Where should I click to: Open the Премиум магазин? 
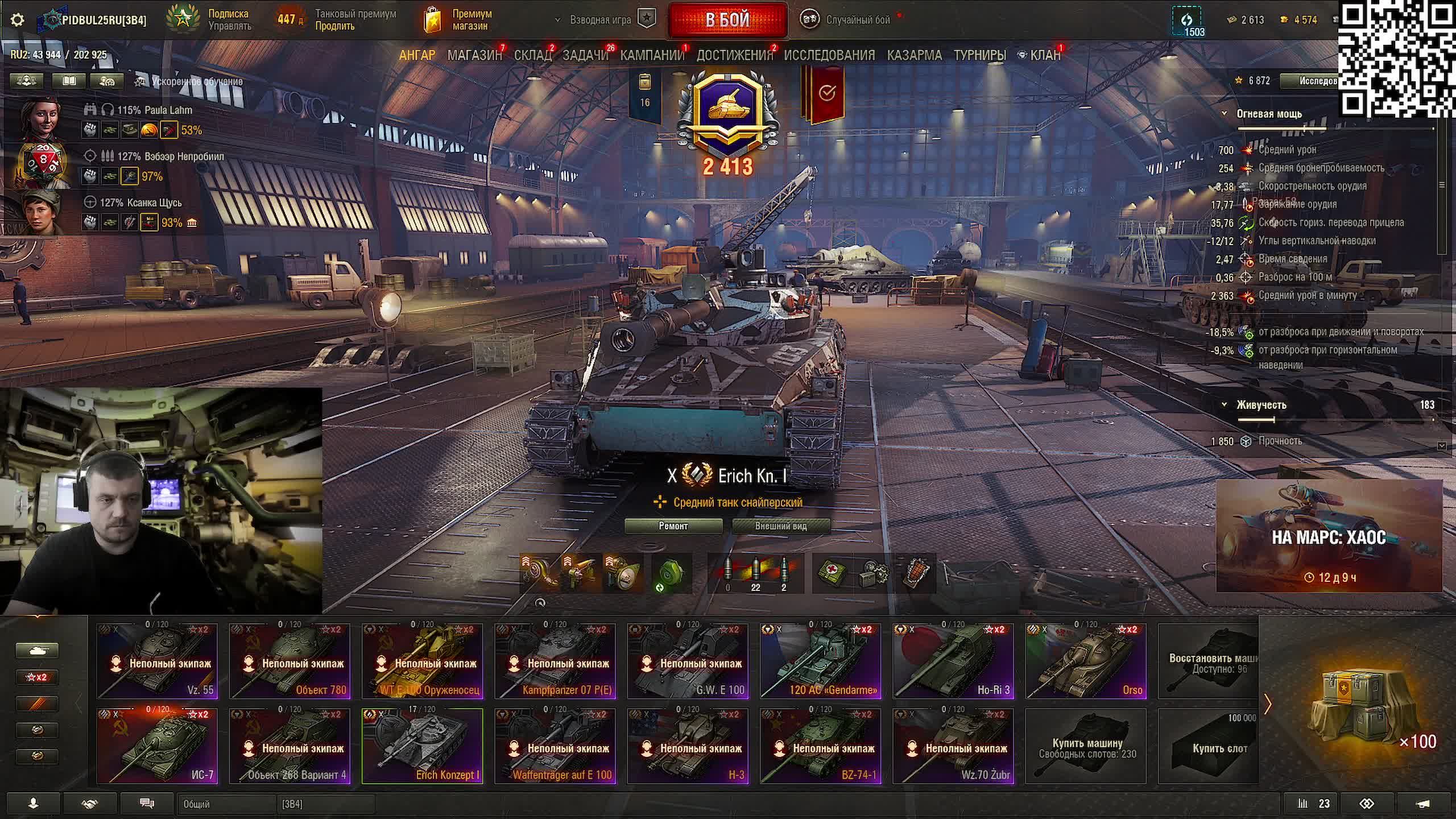[459, 20]
